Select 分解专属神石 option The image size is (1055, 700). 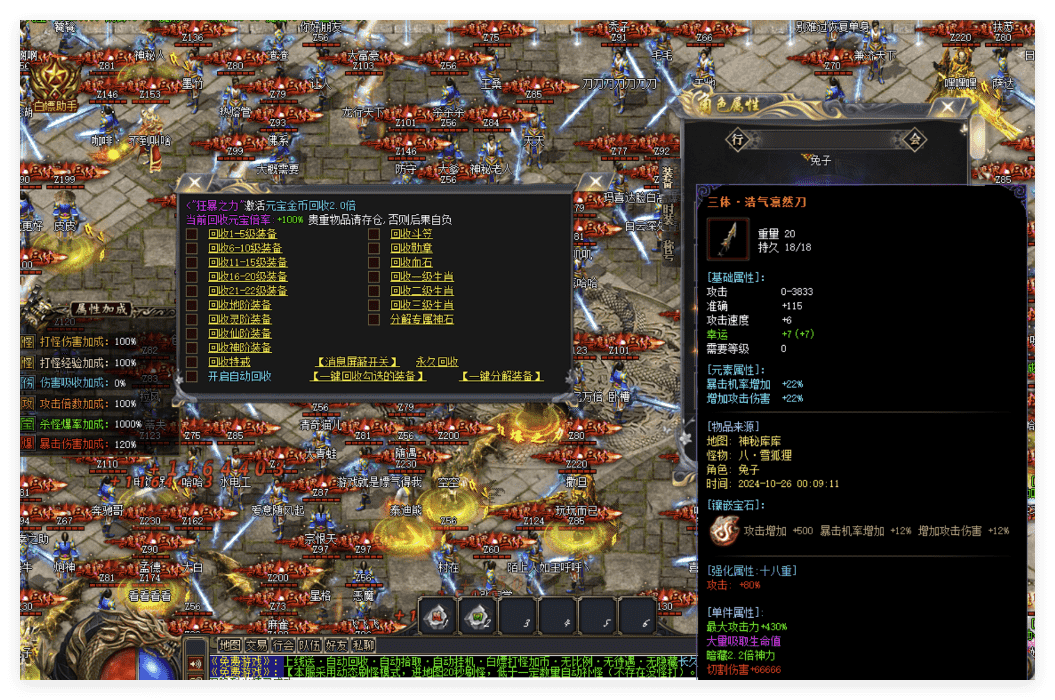[421, 319]
